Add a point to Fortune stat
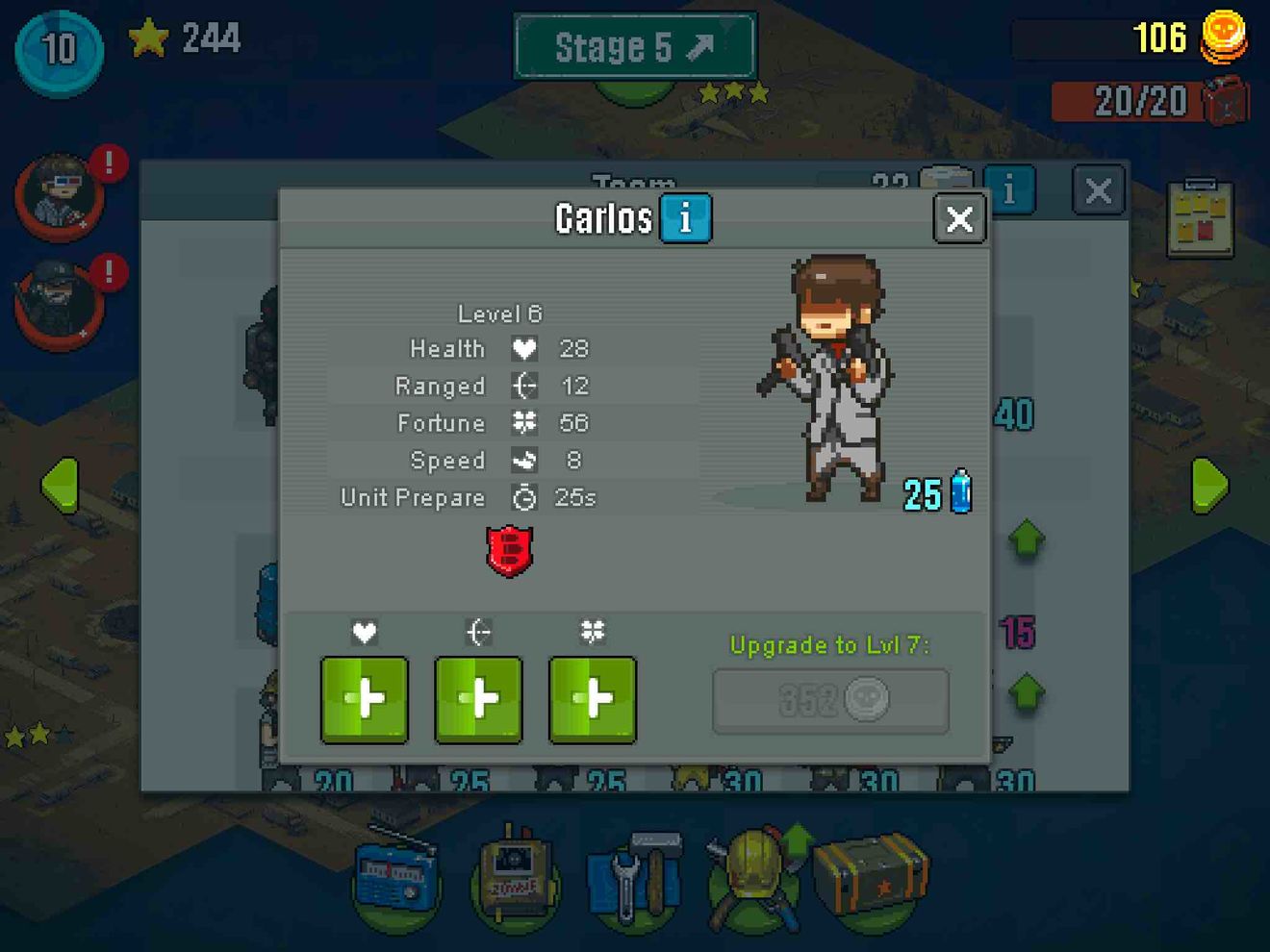The width and height of the screenshot is (1270, 952). tap(592, 699)
